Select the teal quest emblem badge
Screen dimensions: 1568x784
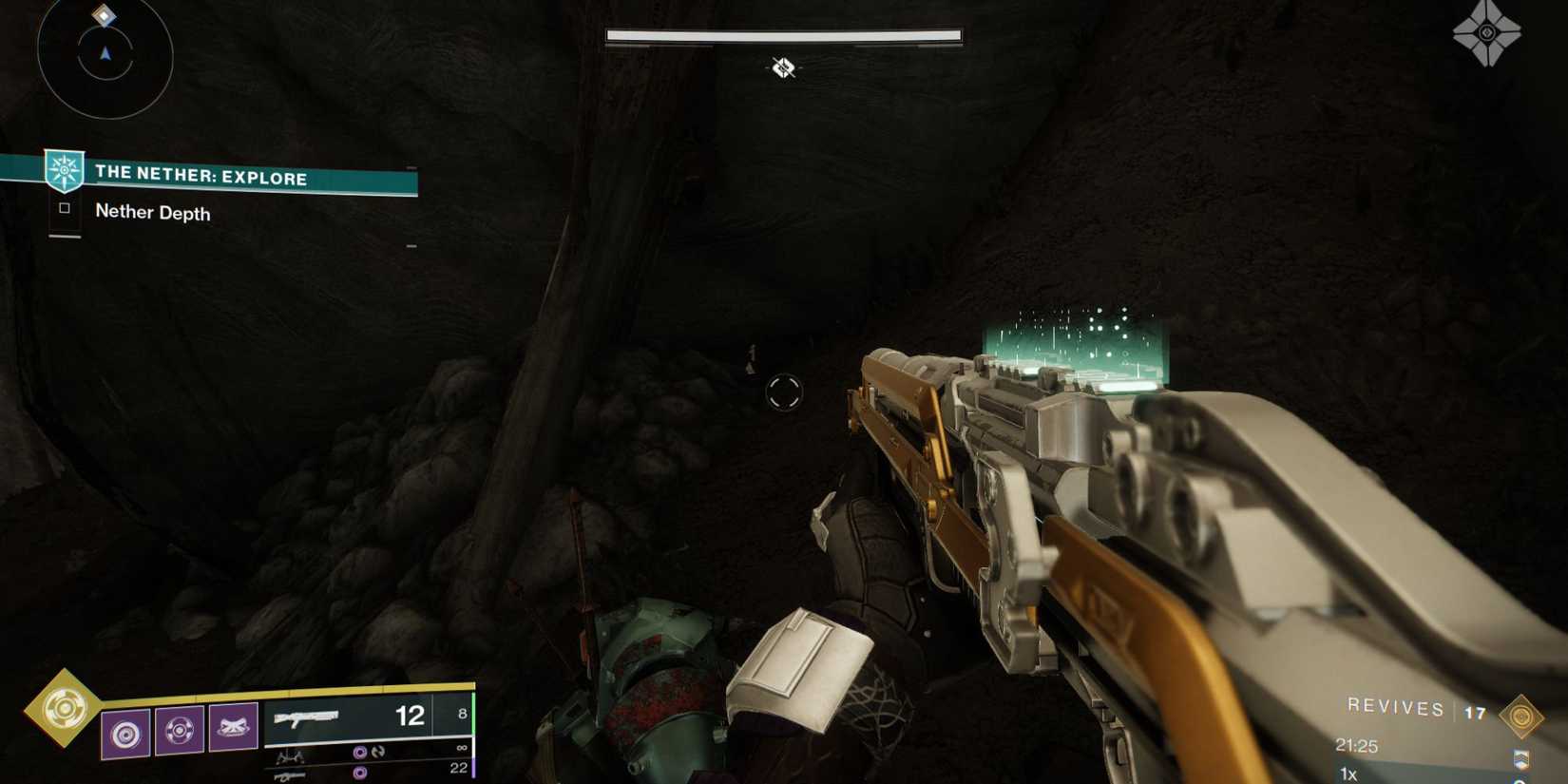click(65, 171)
